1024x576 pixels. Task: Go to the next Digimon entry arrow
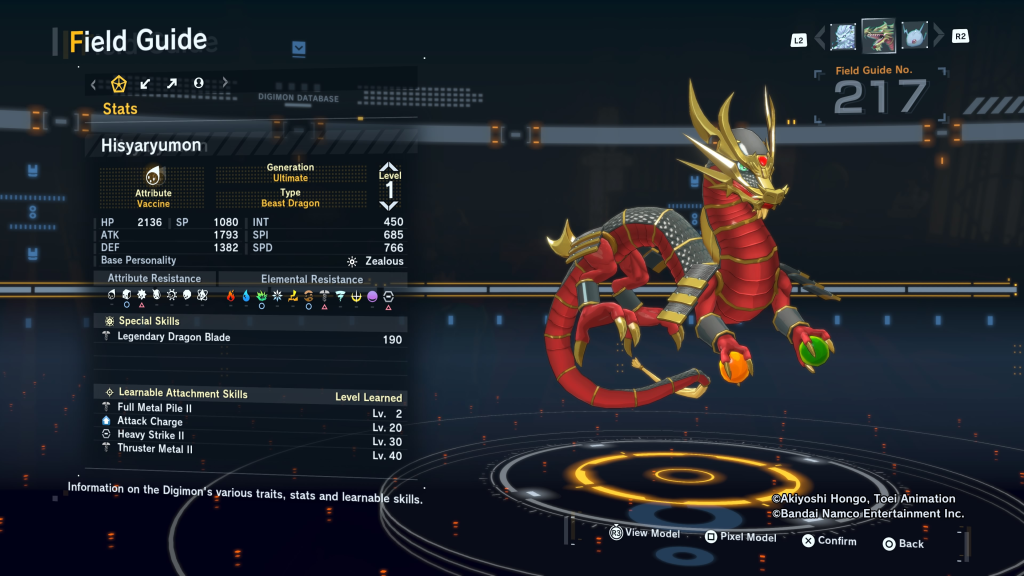click(938, 37)
